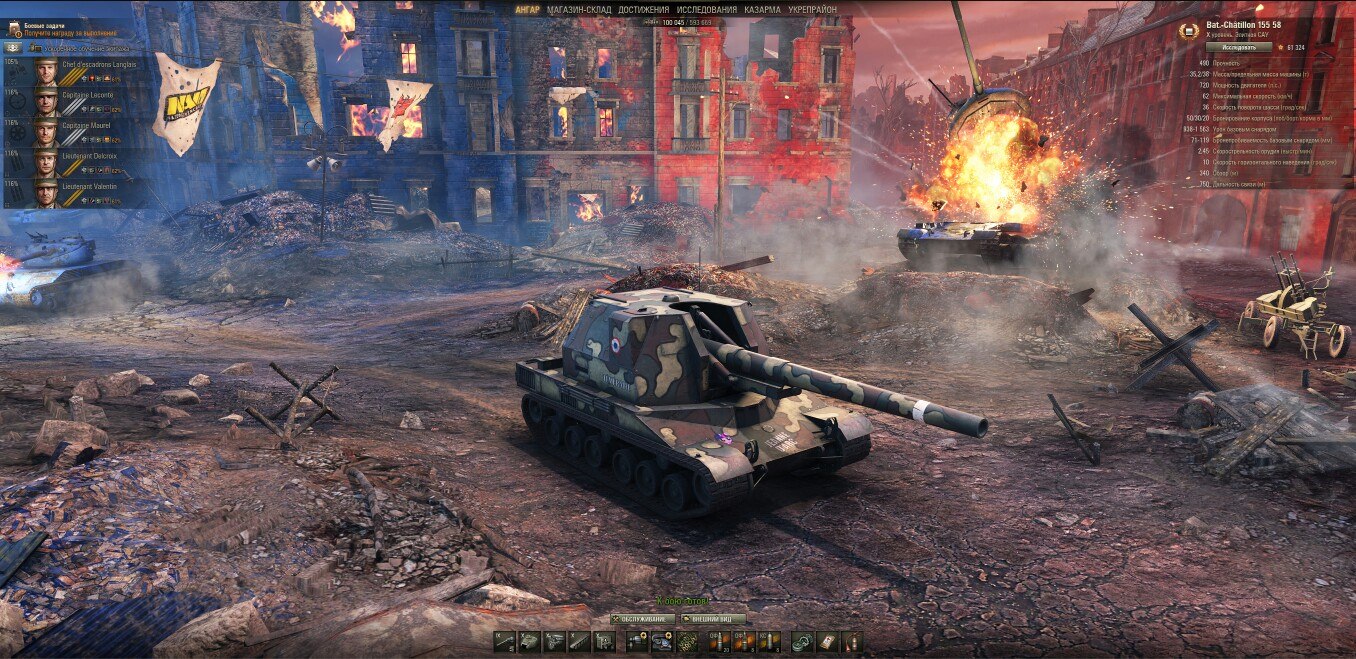This screenshot has height=659, width=1356.
Task: Select the fire extinguisher consumable slot
Action: pyautogui.click(x=851, y=642)
